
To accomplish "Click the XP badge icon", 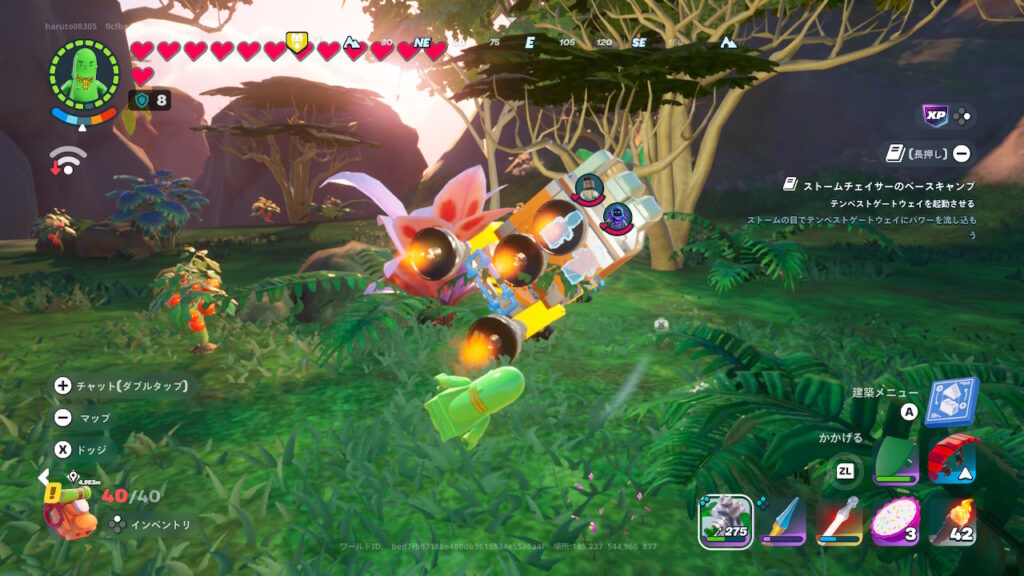I will click(935, 116).
